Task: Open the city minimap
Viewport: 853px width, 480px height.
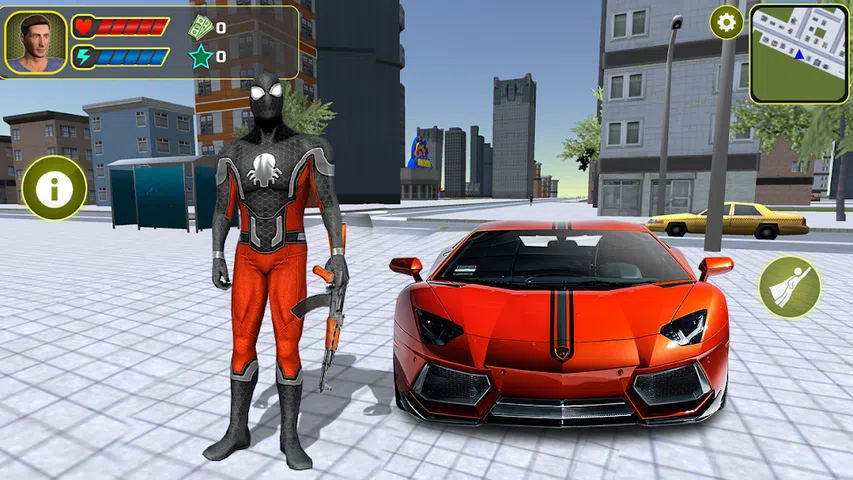Action: point(798,54)
